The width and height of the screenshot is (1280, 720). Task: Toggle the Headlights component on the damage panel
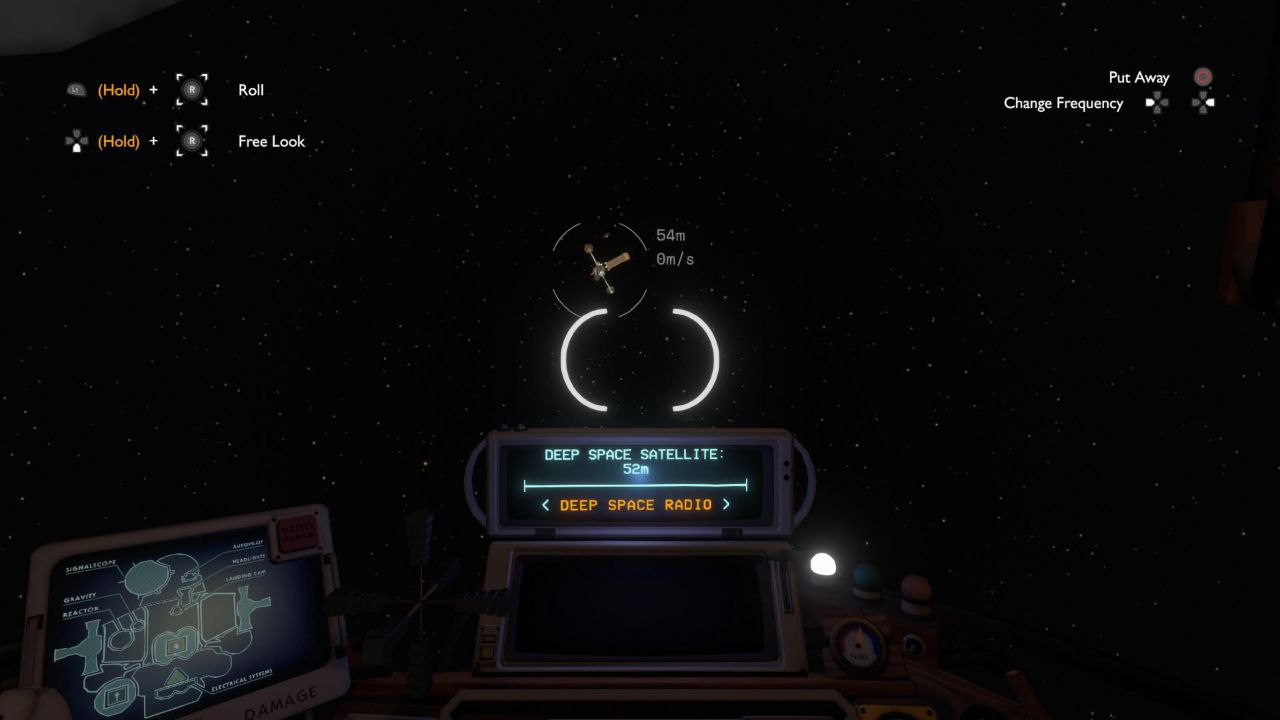point(248,560)
